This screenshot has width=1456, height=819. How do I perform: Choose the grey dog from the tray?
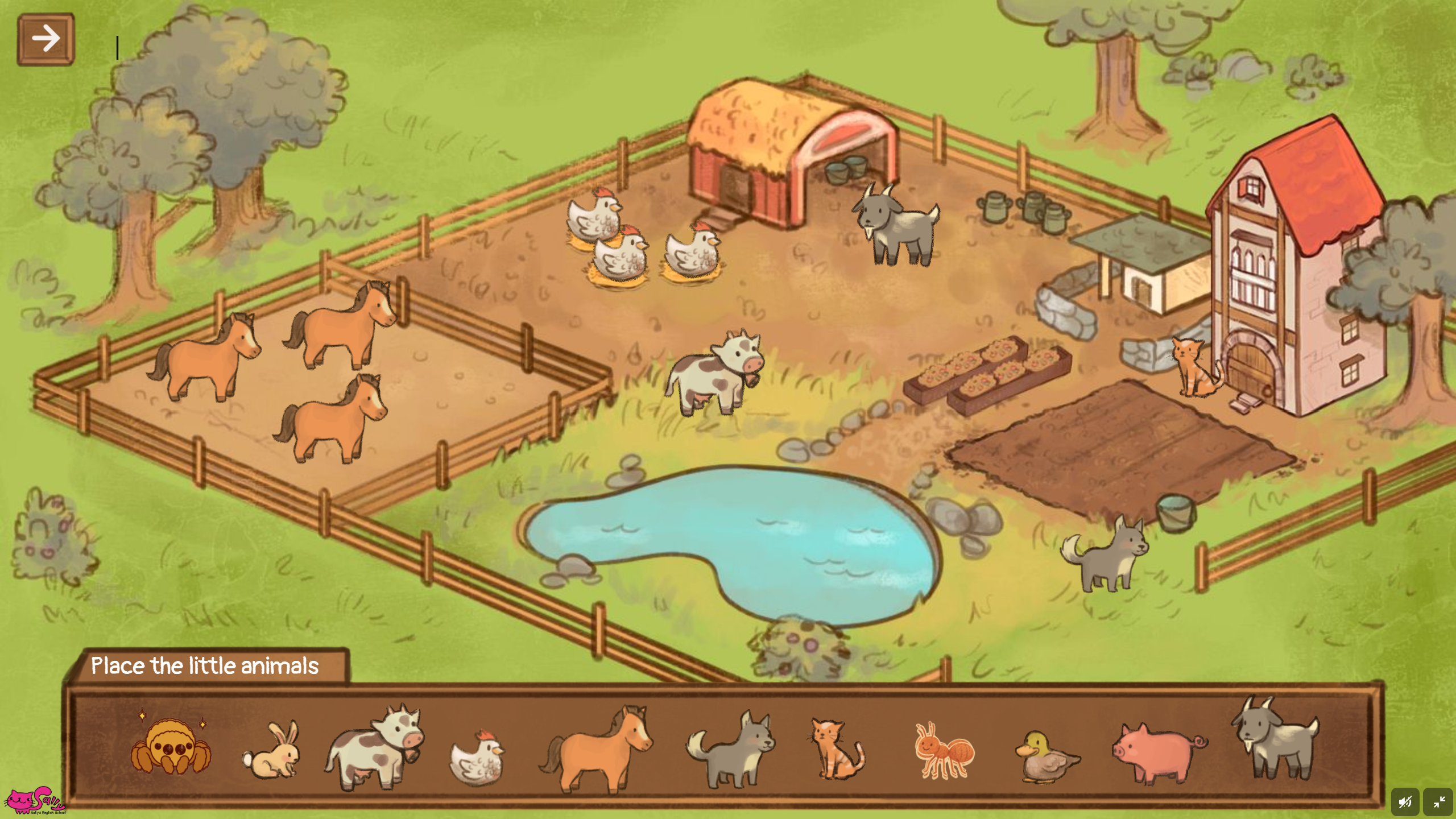coord(731,750)
